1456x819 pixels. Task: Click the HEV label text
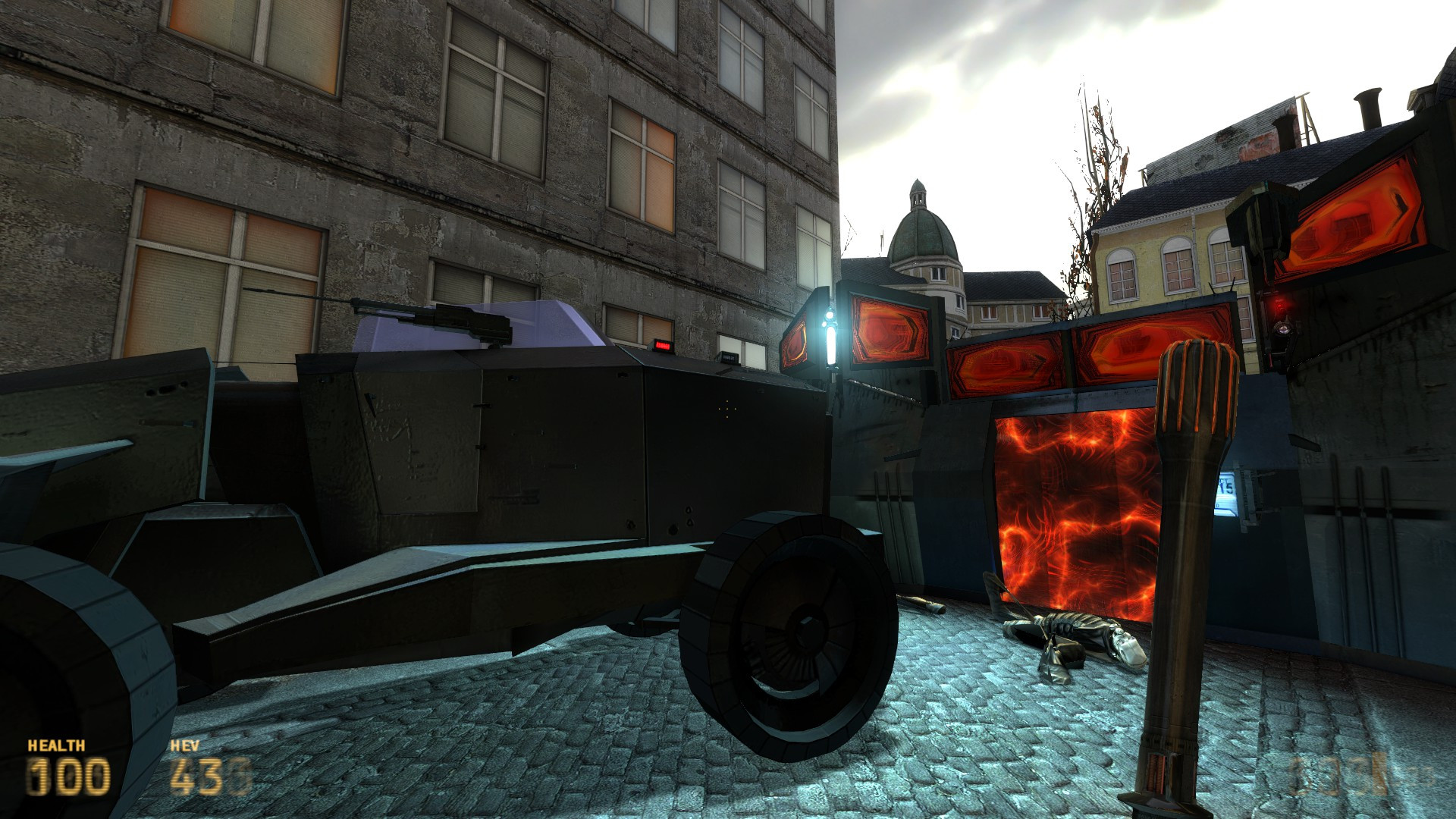184,745
